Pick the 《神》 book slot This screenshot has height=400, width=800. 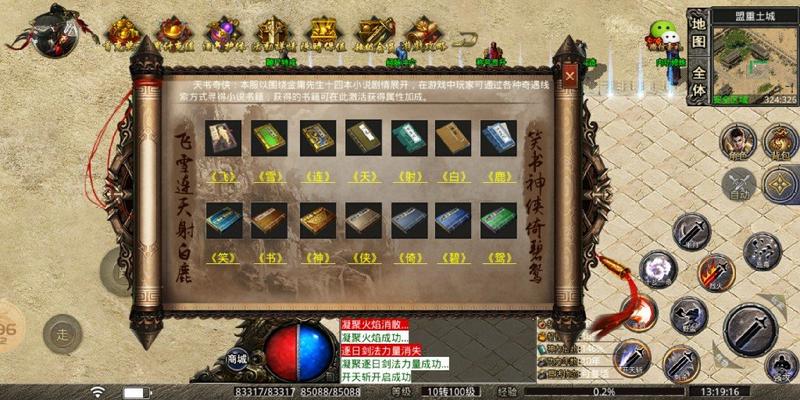pos(315,220)
